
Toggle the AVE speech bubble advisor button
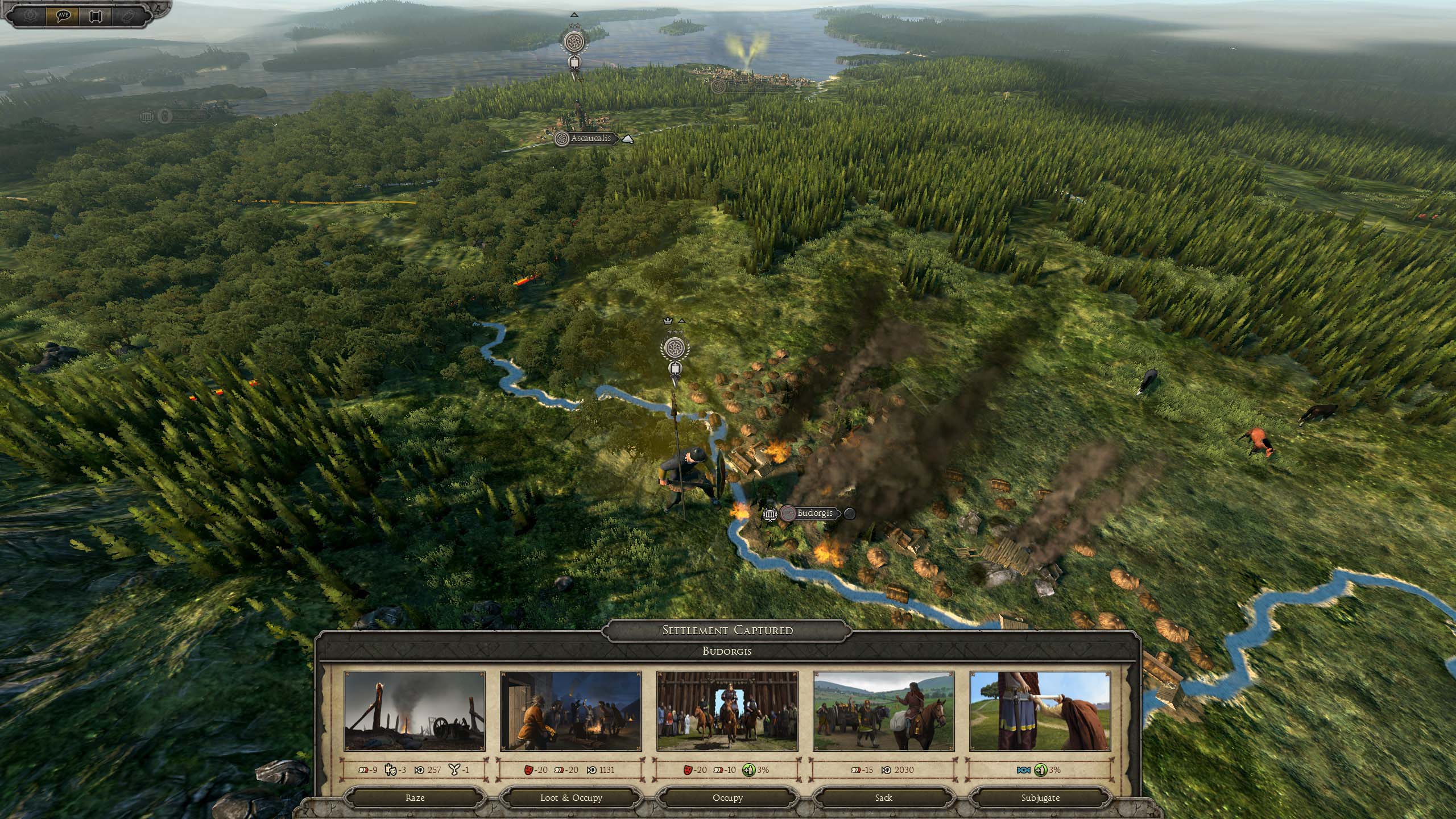[63, 15]
